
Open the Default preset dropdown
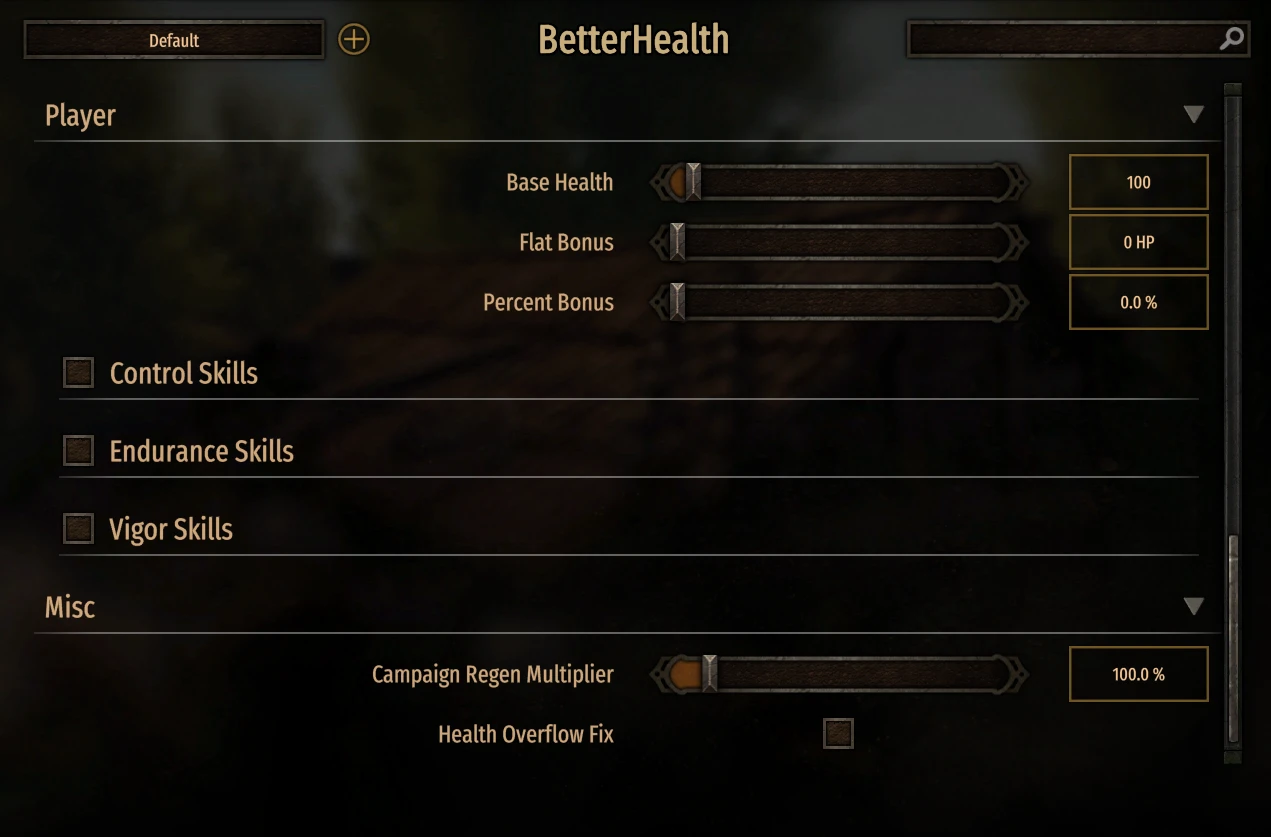(x=174, y=41)
